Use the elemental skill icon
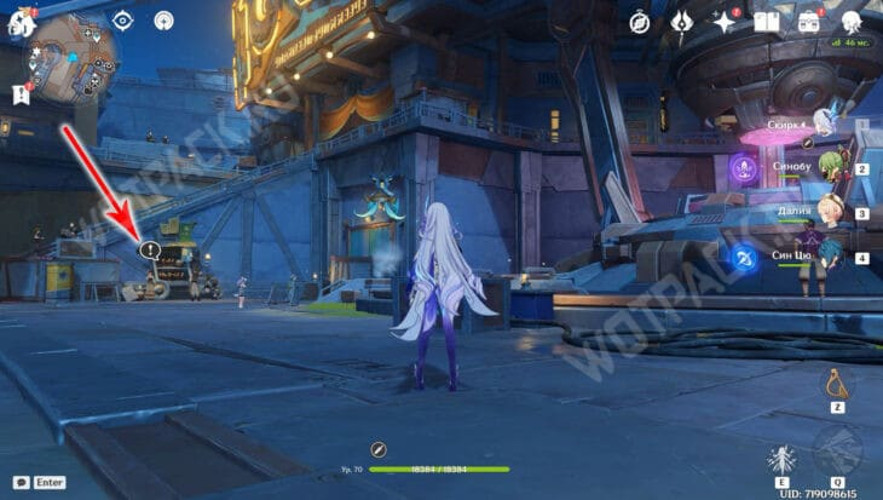The height and width of the screenshot is (500, 883). tap(782, 461)
